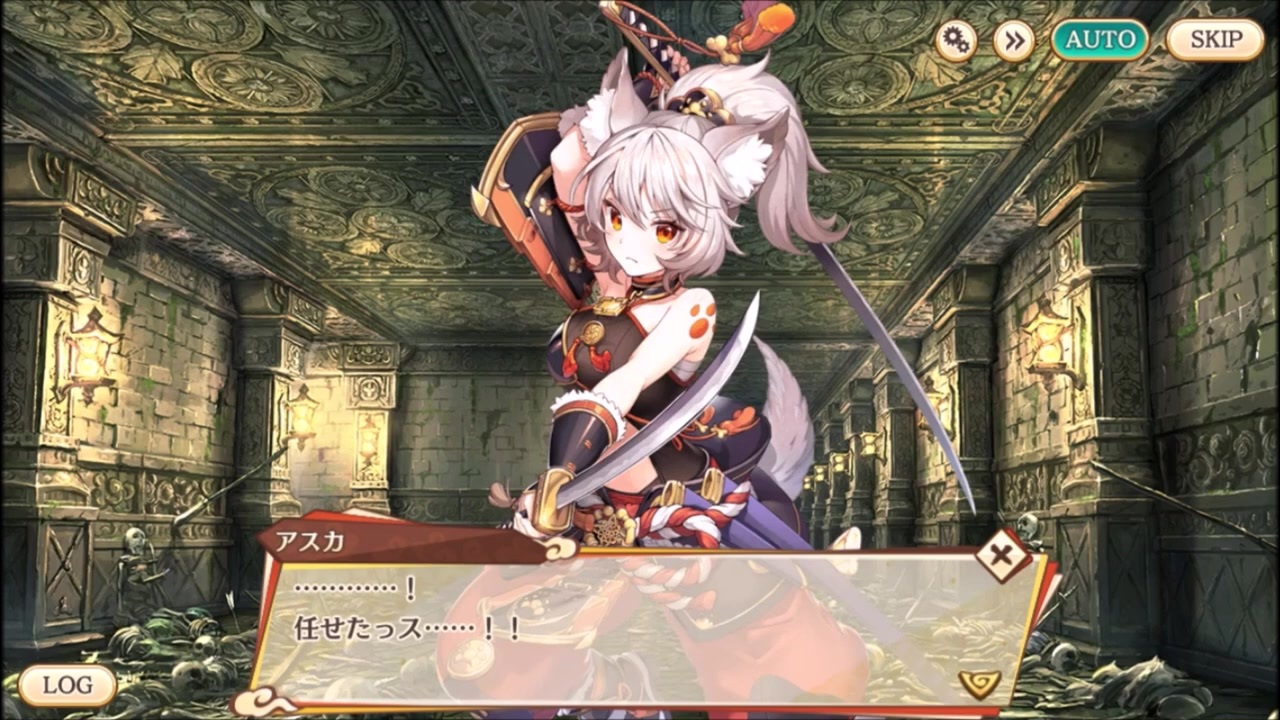
Task: Tap the paw-print mark on Asuka's shoulder
Action: (702, 318)
